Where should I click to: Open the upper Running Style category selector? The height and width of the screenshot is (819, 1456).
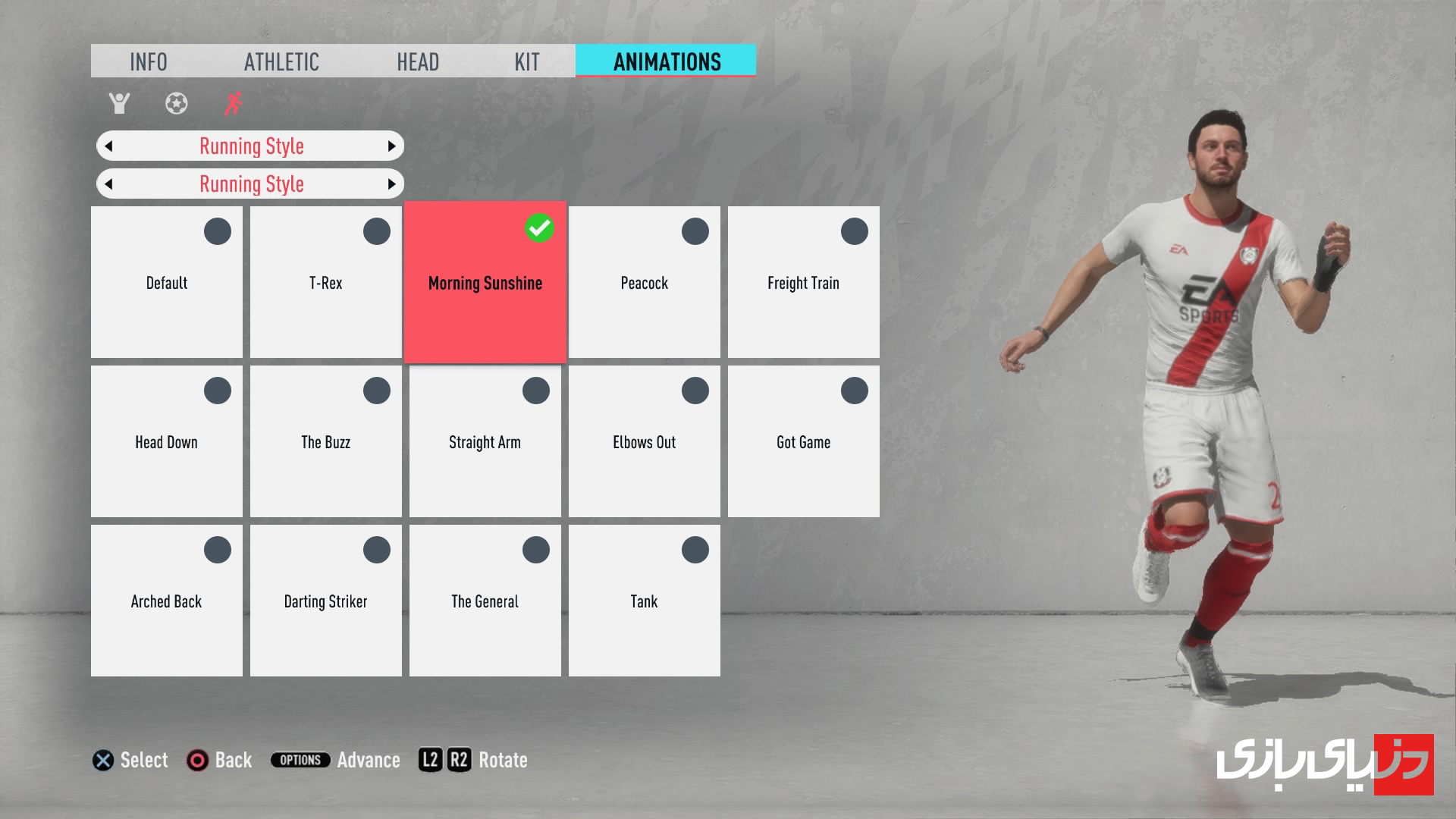pyautogui.click(x=250, y=146)
